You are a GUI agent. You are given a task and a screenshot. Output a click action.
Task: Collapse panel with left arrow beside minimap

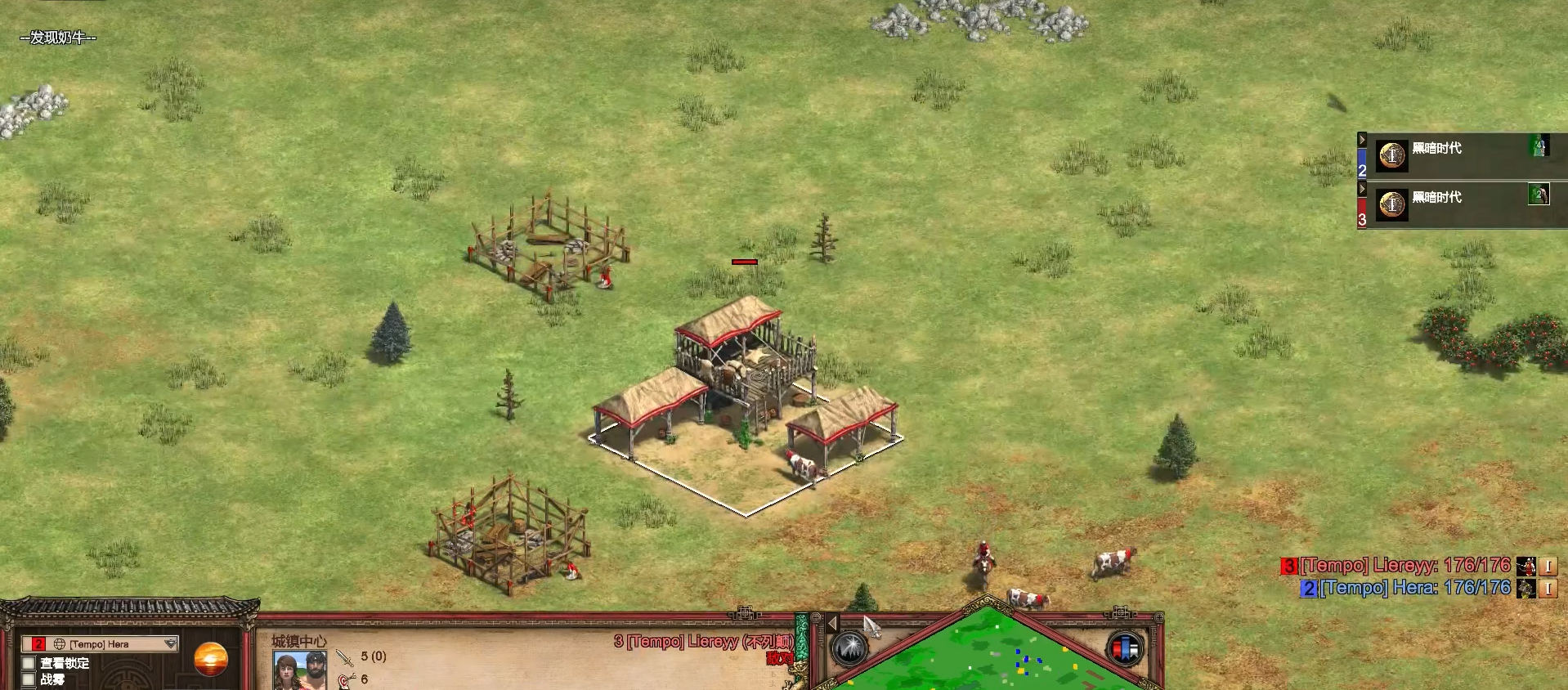[x=832, y=624]
